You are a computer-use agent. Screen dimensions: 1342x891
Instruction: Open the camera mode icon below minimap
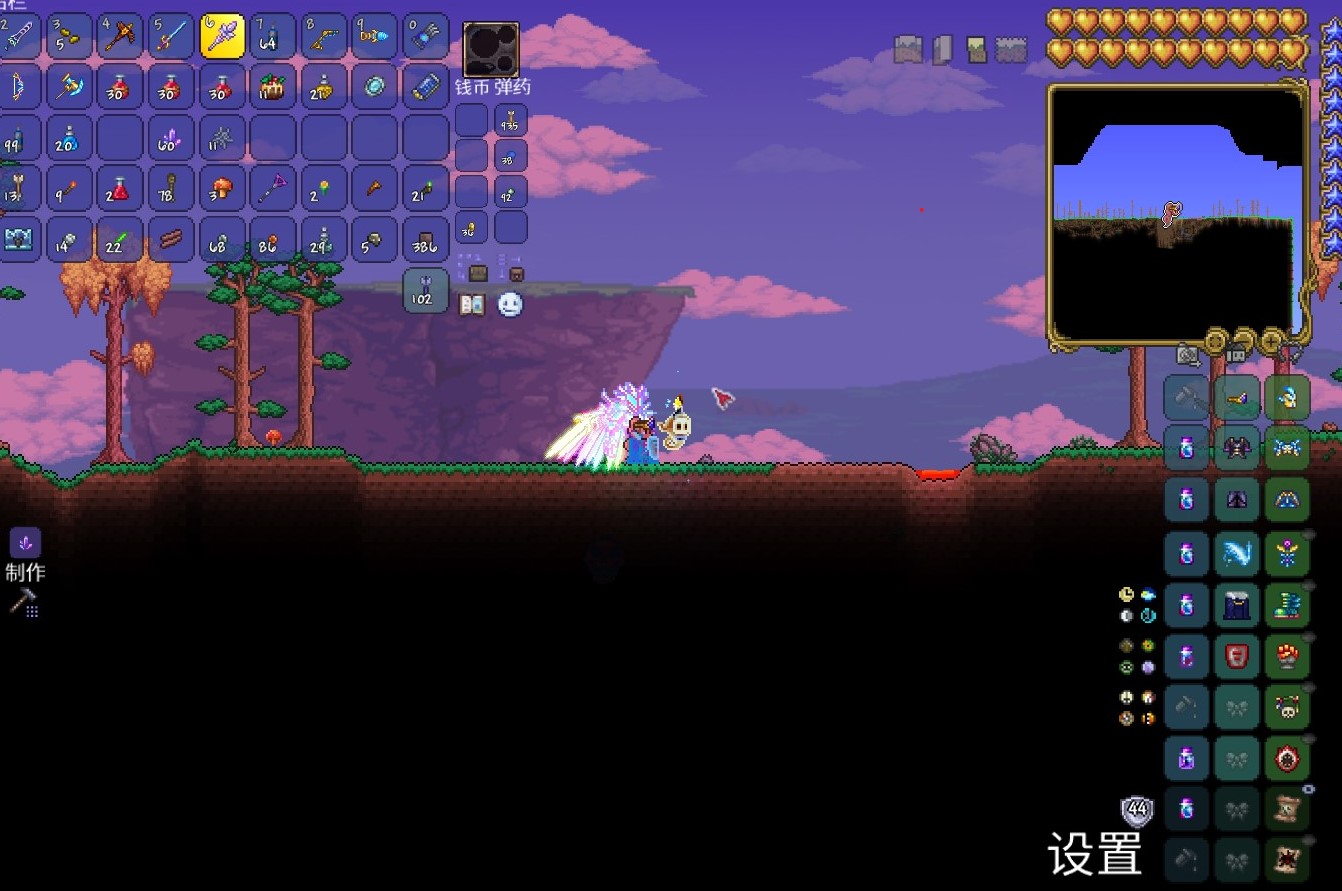click(1188, 353)
